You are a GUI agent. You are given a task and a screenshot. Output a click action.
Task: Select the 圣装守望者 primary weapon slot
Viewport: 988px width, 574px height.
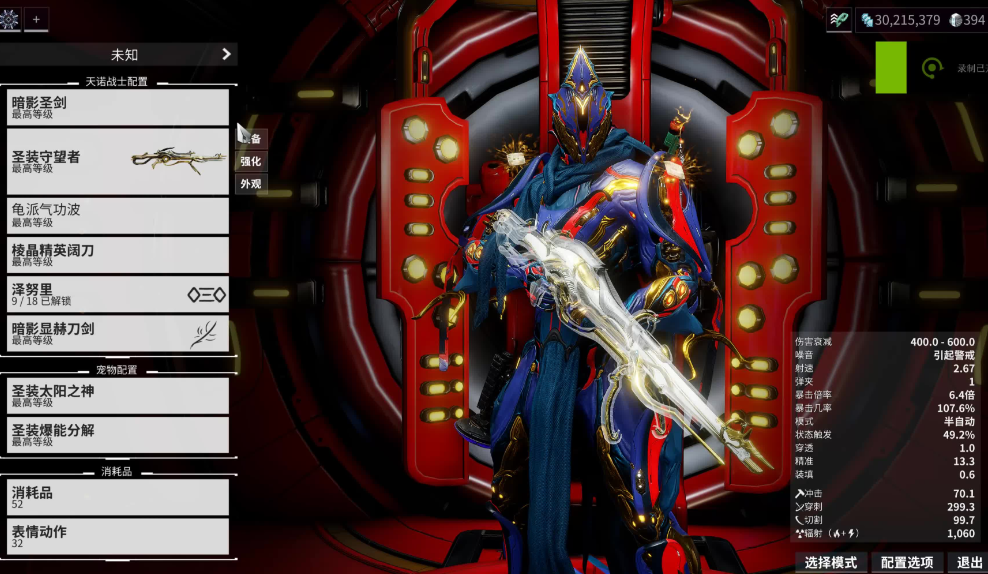tap(118, 161)
